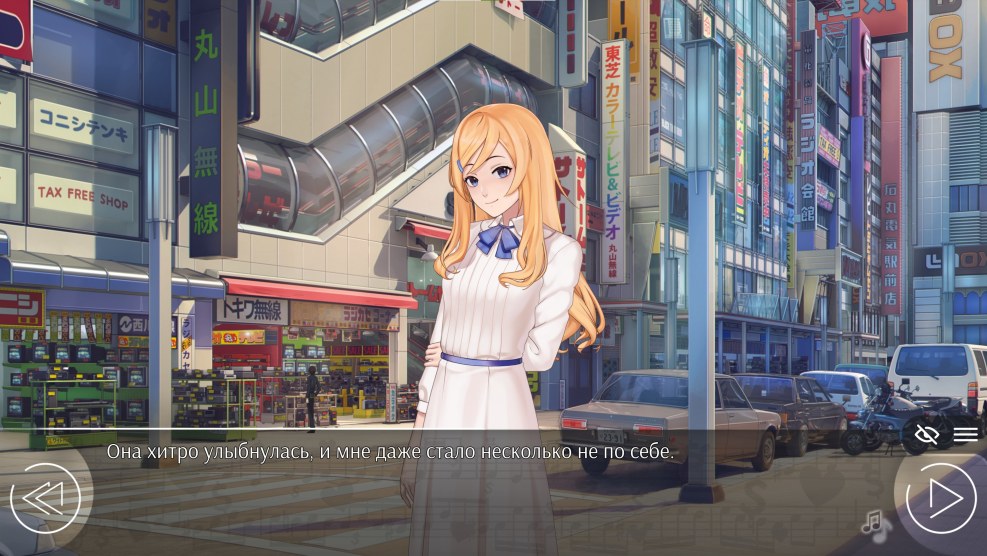Image resolution: width=987 pixels, height=556 pixels.
Task: Click the music notes icon
Action: (x=876, y=525)
